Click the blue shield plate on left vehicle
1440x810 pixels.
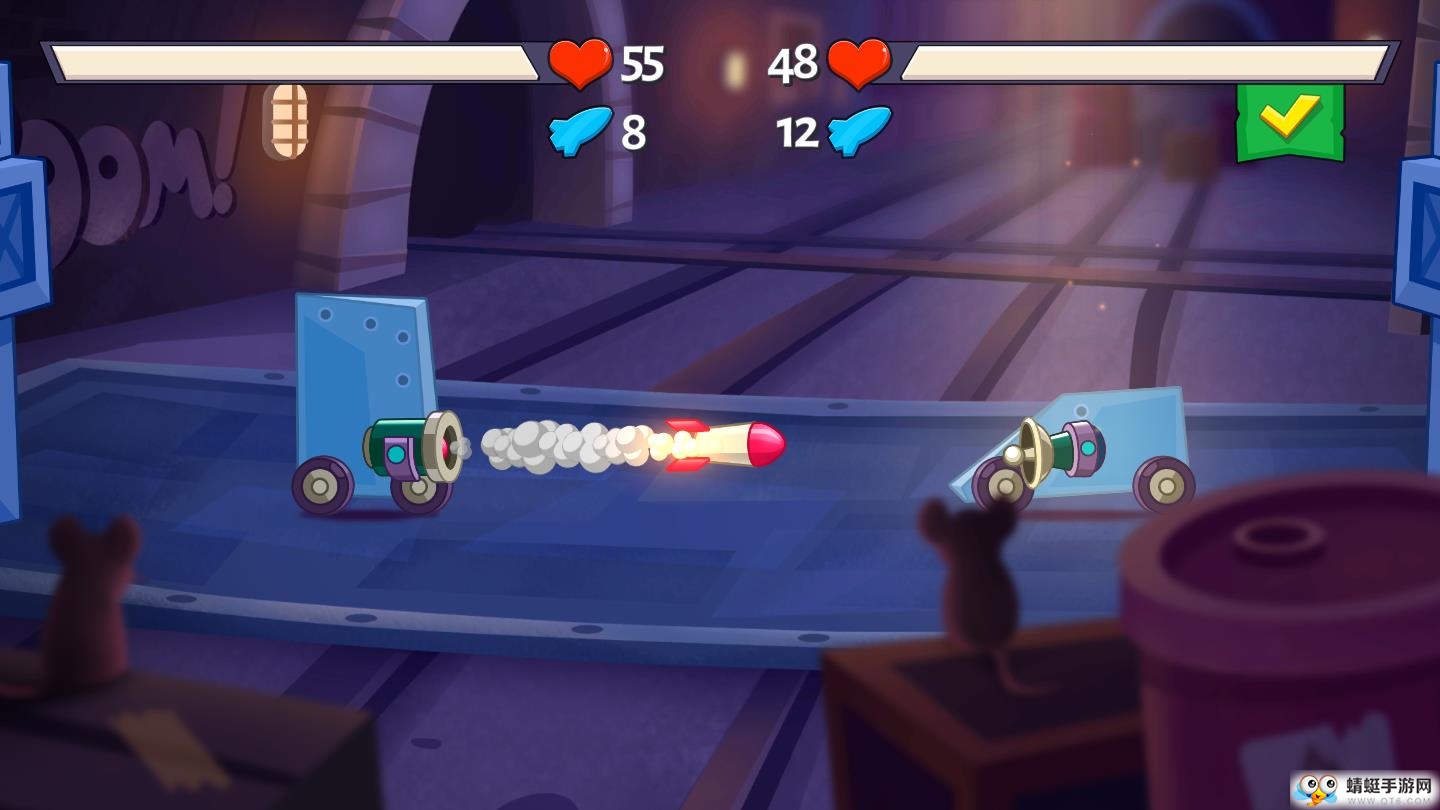pos(360,350)
